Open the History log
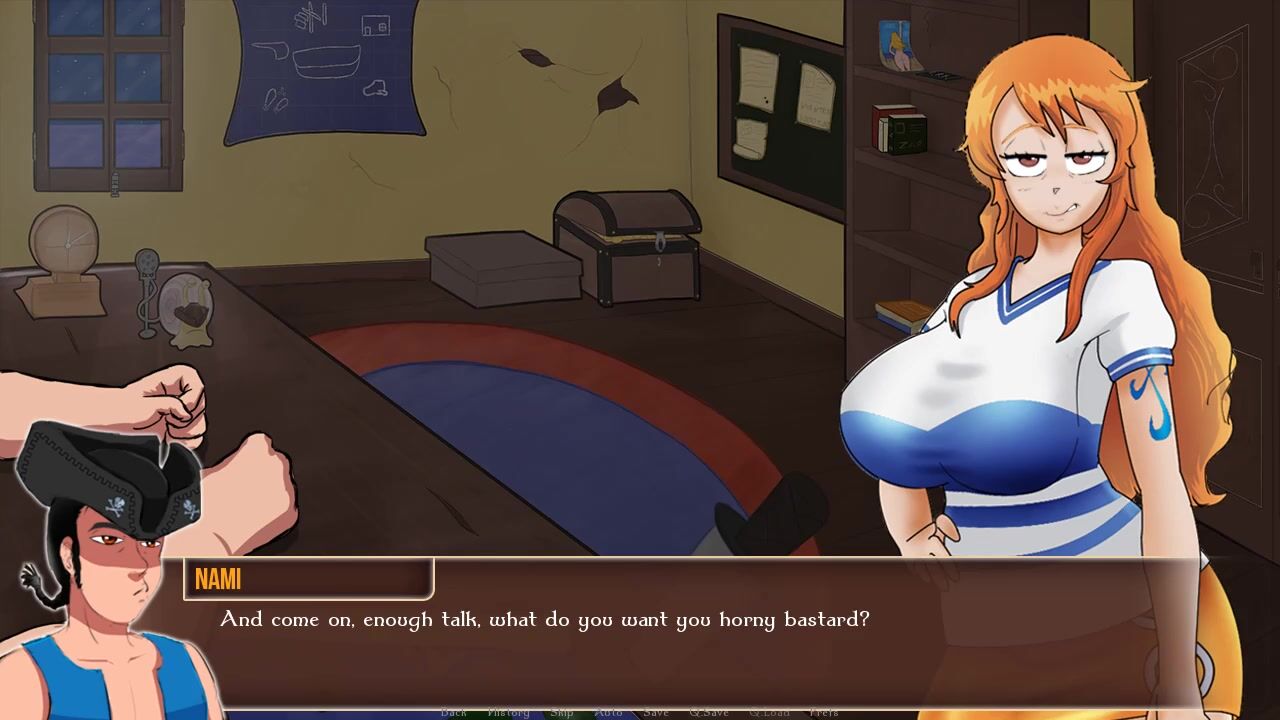The width and height of the screenshot is (1280, 720). [x=508, y=712]
